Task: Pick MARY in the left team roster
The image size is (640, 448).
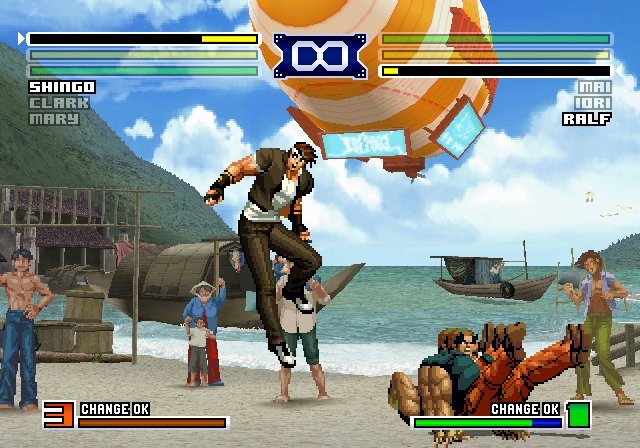Action: point(54,118)
